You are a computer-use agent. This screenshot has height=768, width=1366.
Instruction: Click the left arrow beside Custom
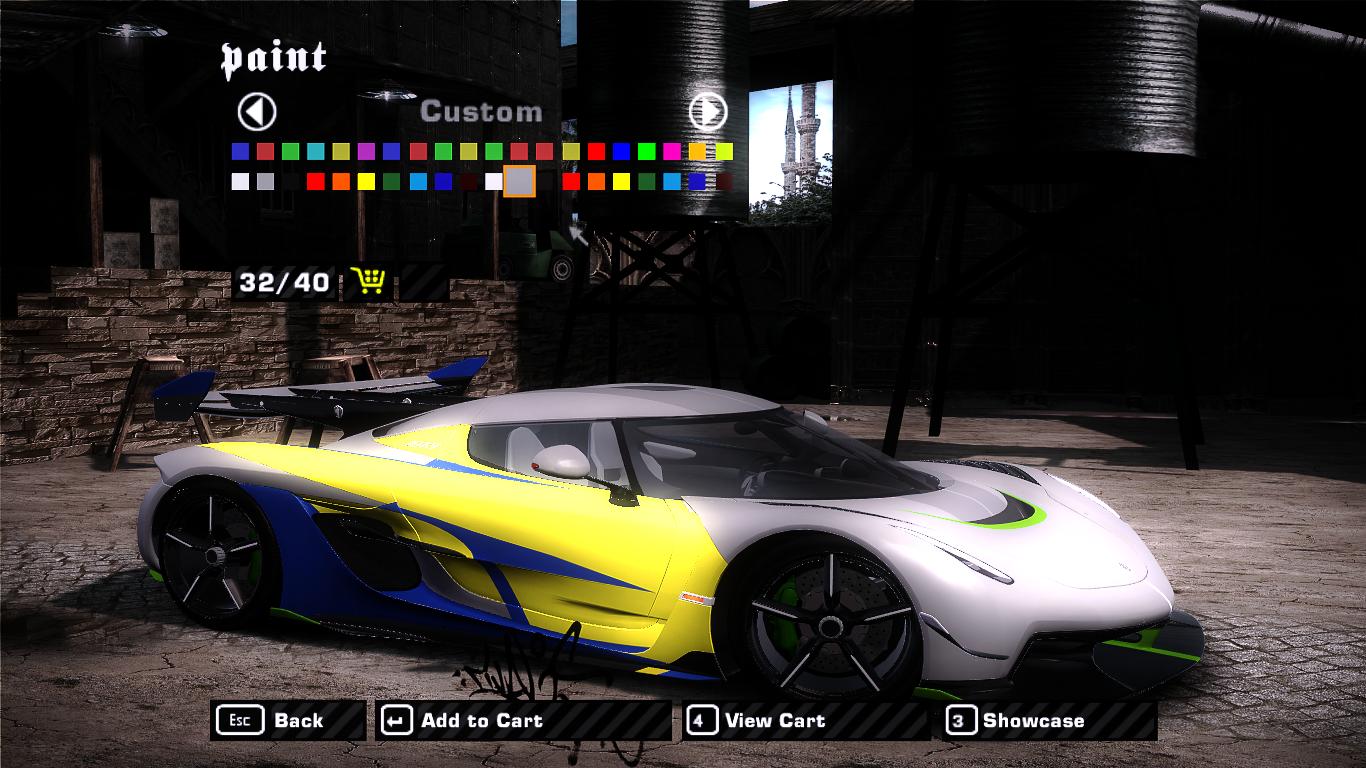click(x=256, y=112)
